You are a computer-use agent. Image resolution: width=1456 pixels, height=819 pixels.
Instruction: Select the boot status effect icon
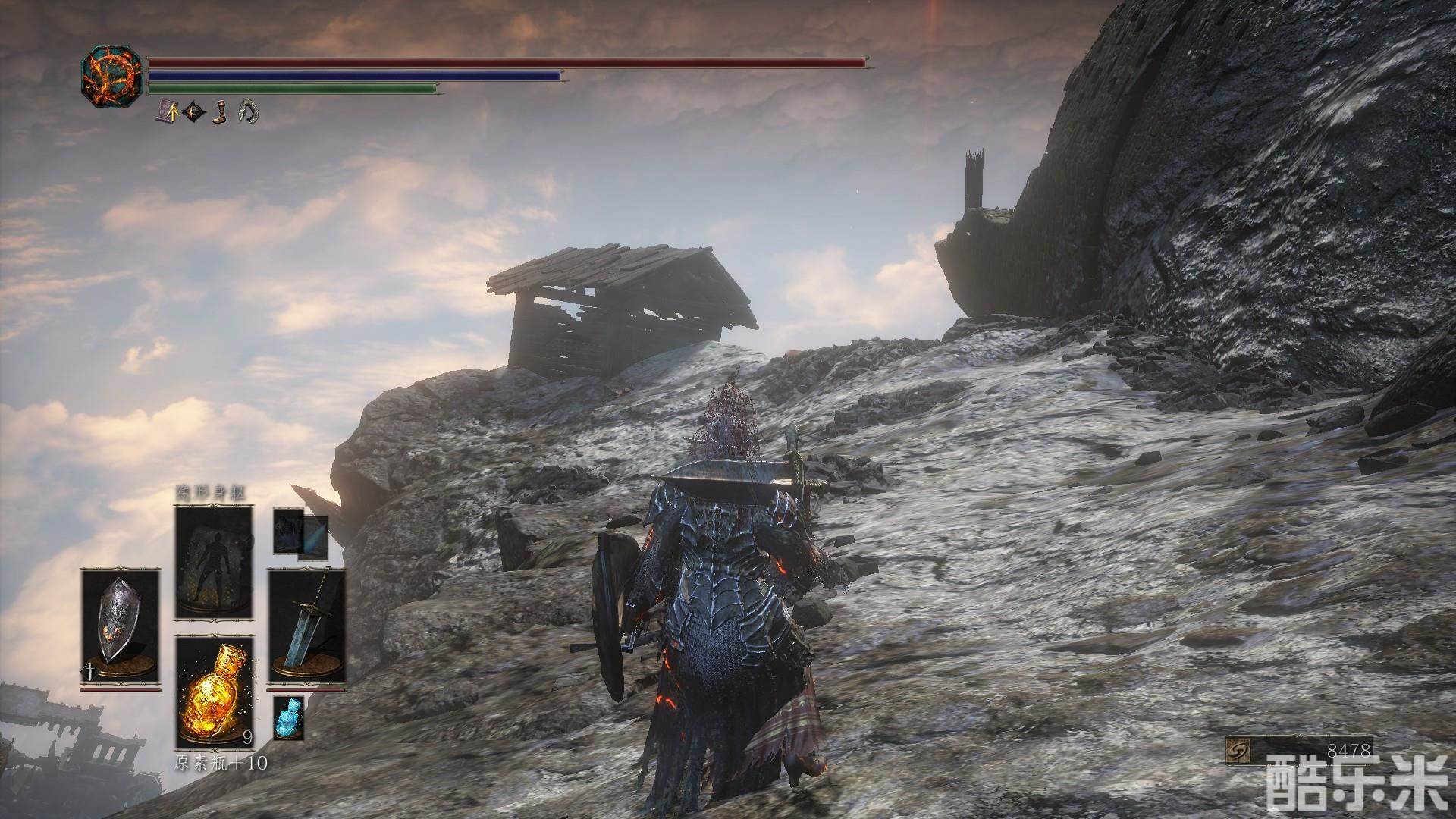tap(221, 112)
